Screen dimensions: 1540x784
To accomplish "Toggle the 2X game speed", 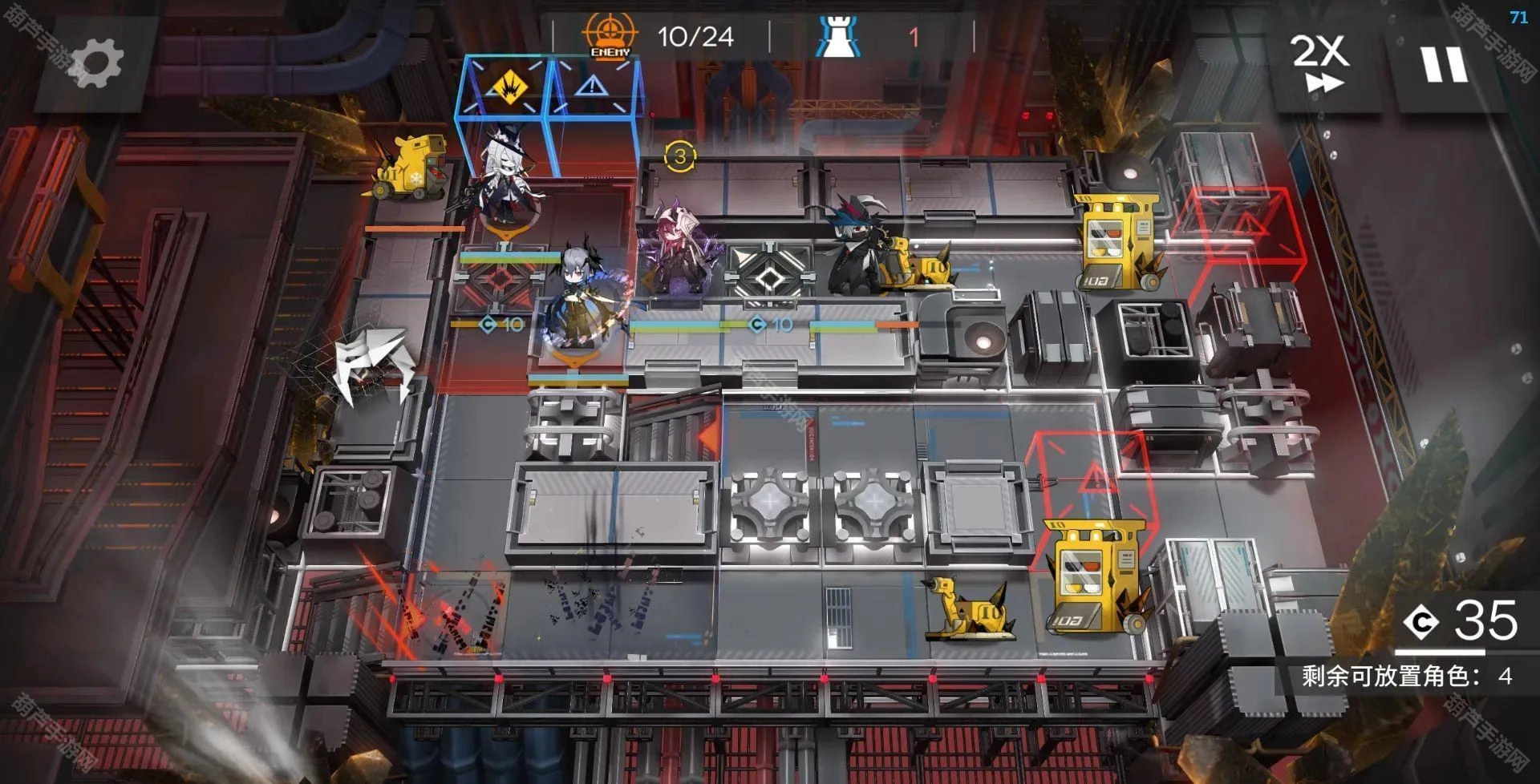I will [1320, 63].
